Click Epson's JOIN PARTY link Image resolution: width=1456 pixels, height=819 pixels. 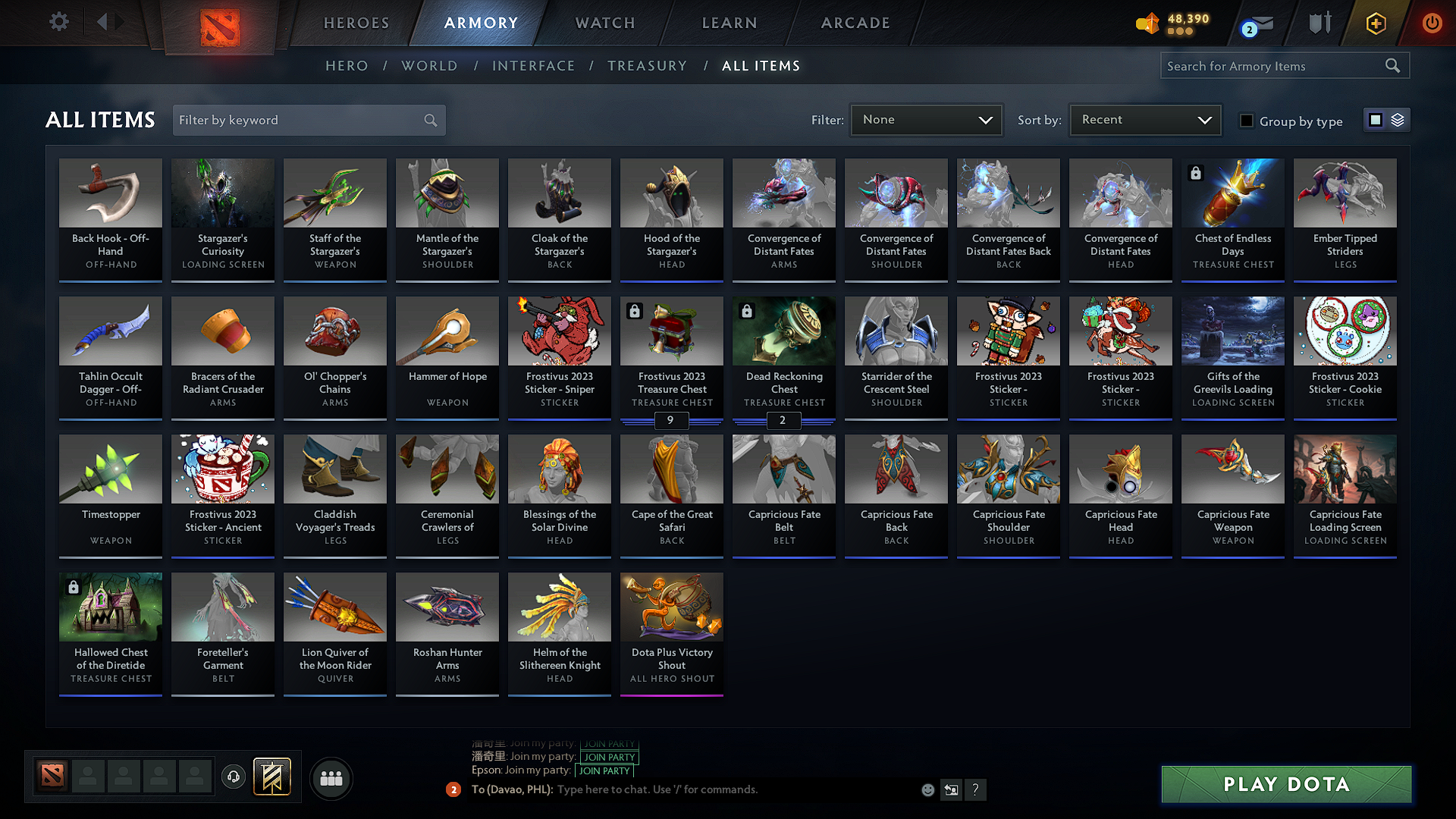pos(604,770)
